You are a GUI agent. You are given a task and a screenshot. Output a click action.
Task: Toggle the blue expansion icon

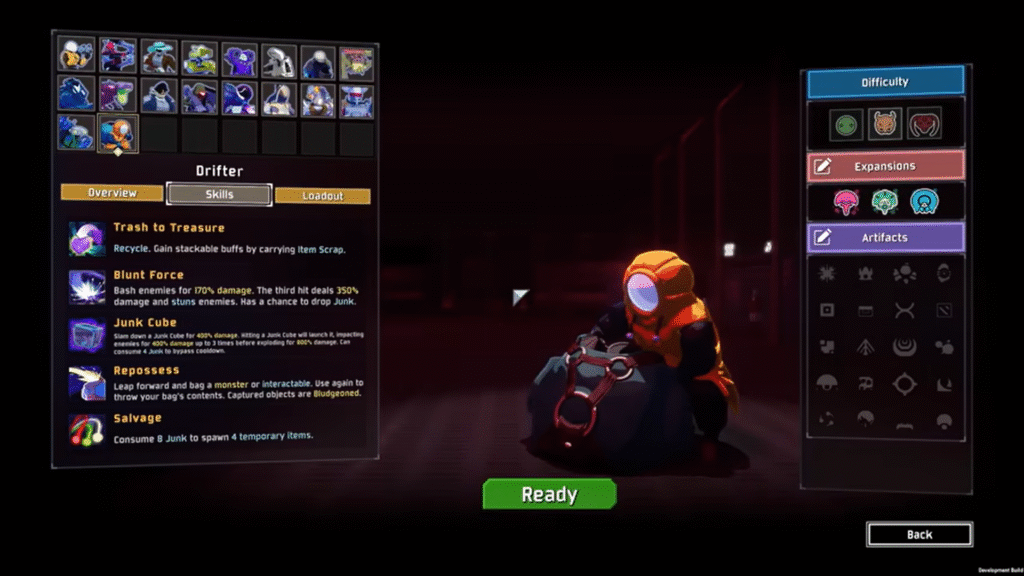point(924,202)
